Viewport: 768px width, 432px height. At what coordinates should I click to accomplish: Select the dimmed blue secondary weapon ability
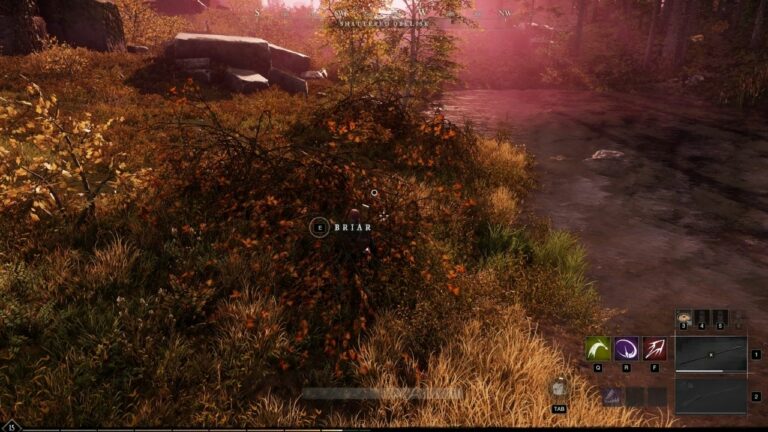point(612,397)
